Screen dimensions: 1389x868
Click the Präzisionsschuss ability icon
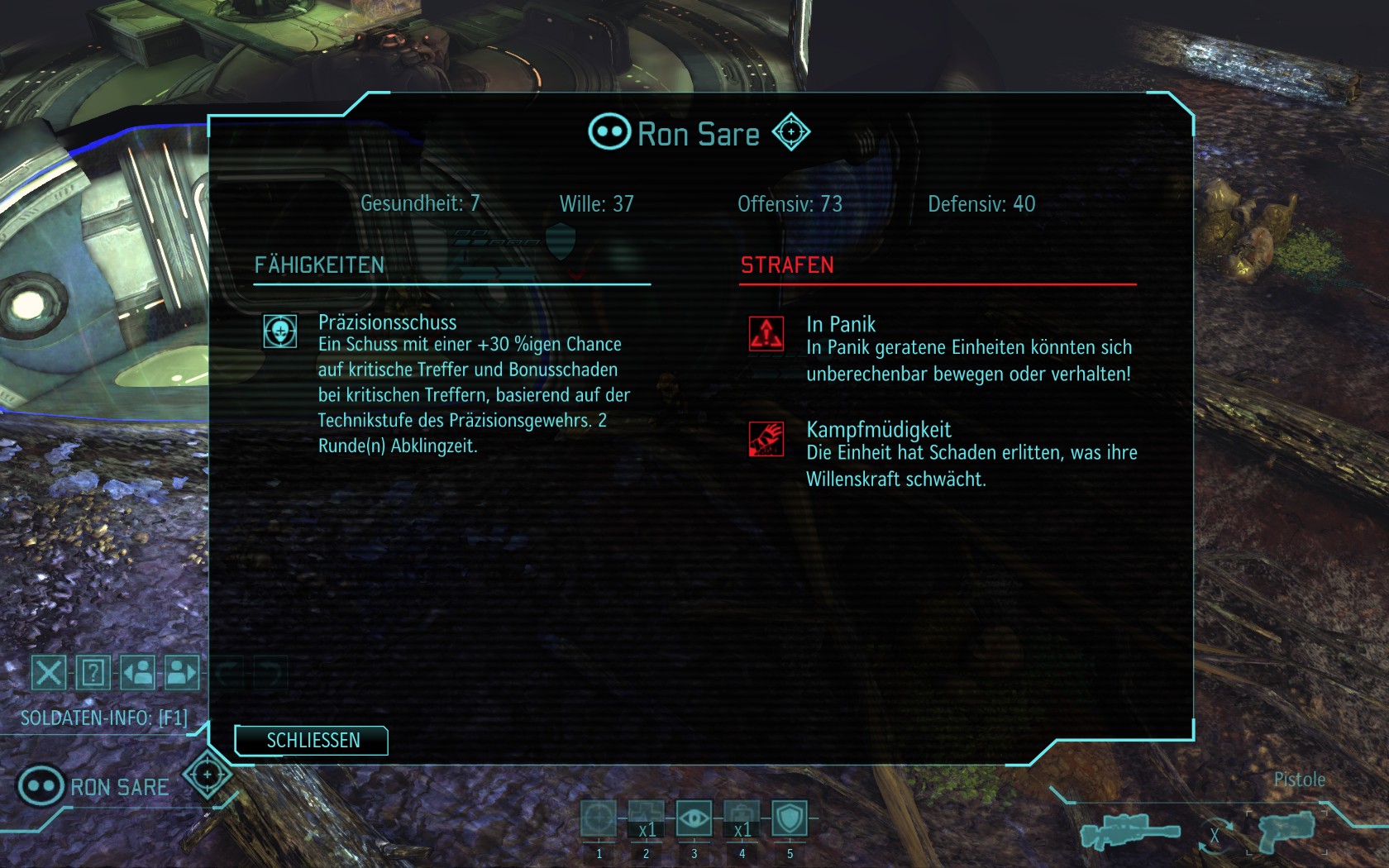pos(280,331)
